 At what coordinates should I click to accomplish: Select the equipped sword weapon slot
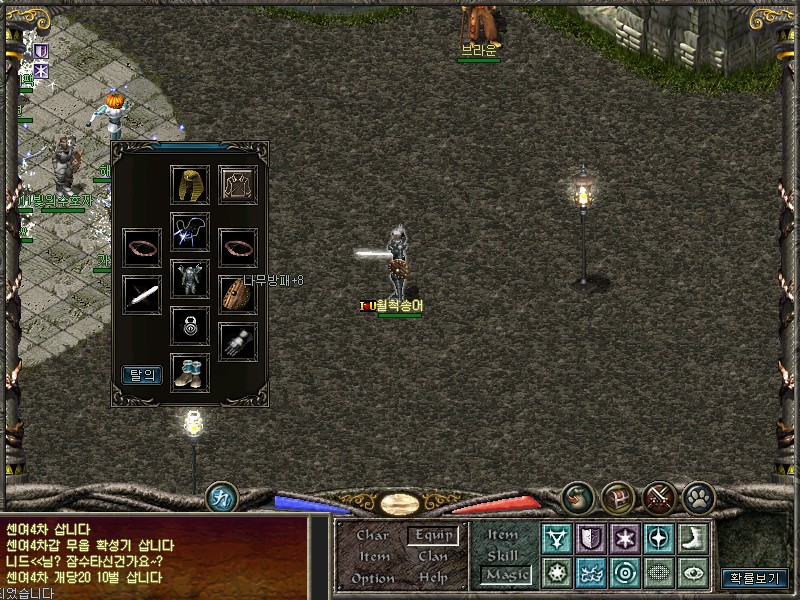click(x=142, y=295)
